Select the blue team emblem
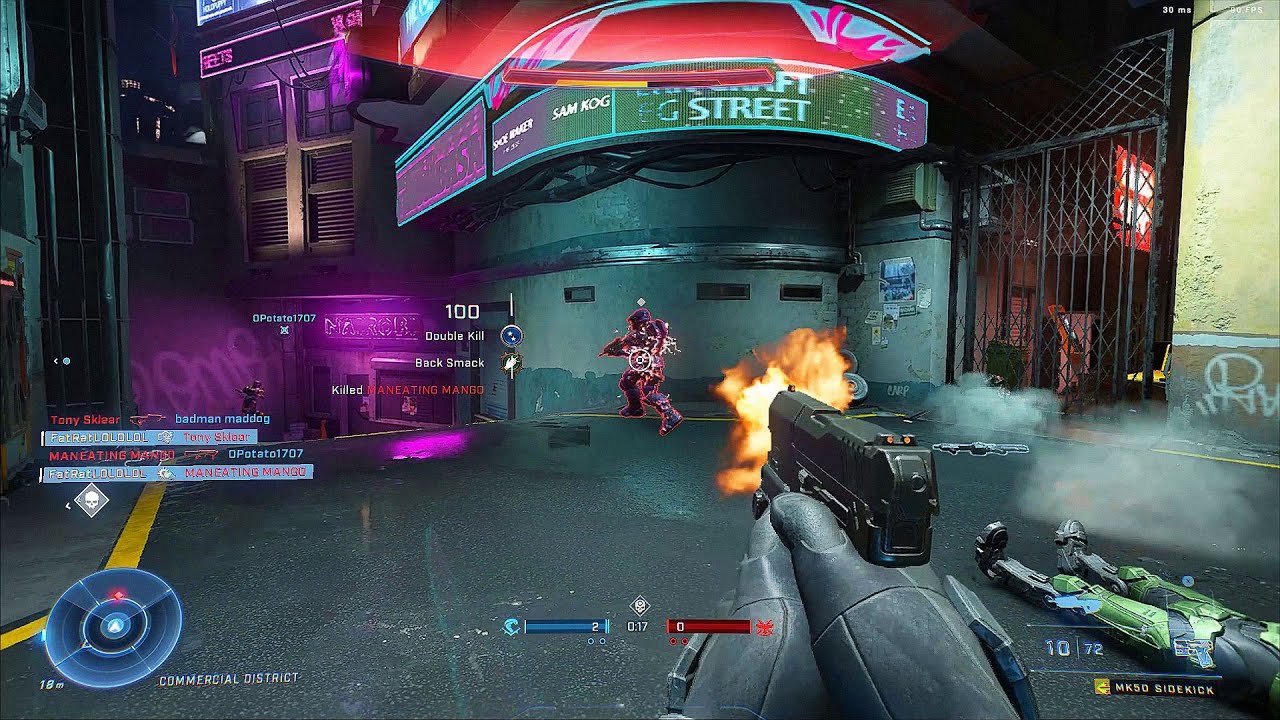Image resolution: width=1280 pixels, height=720 pixels. [x=511, y=627]
